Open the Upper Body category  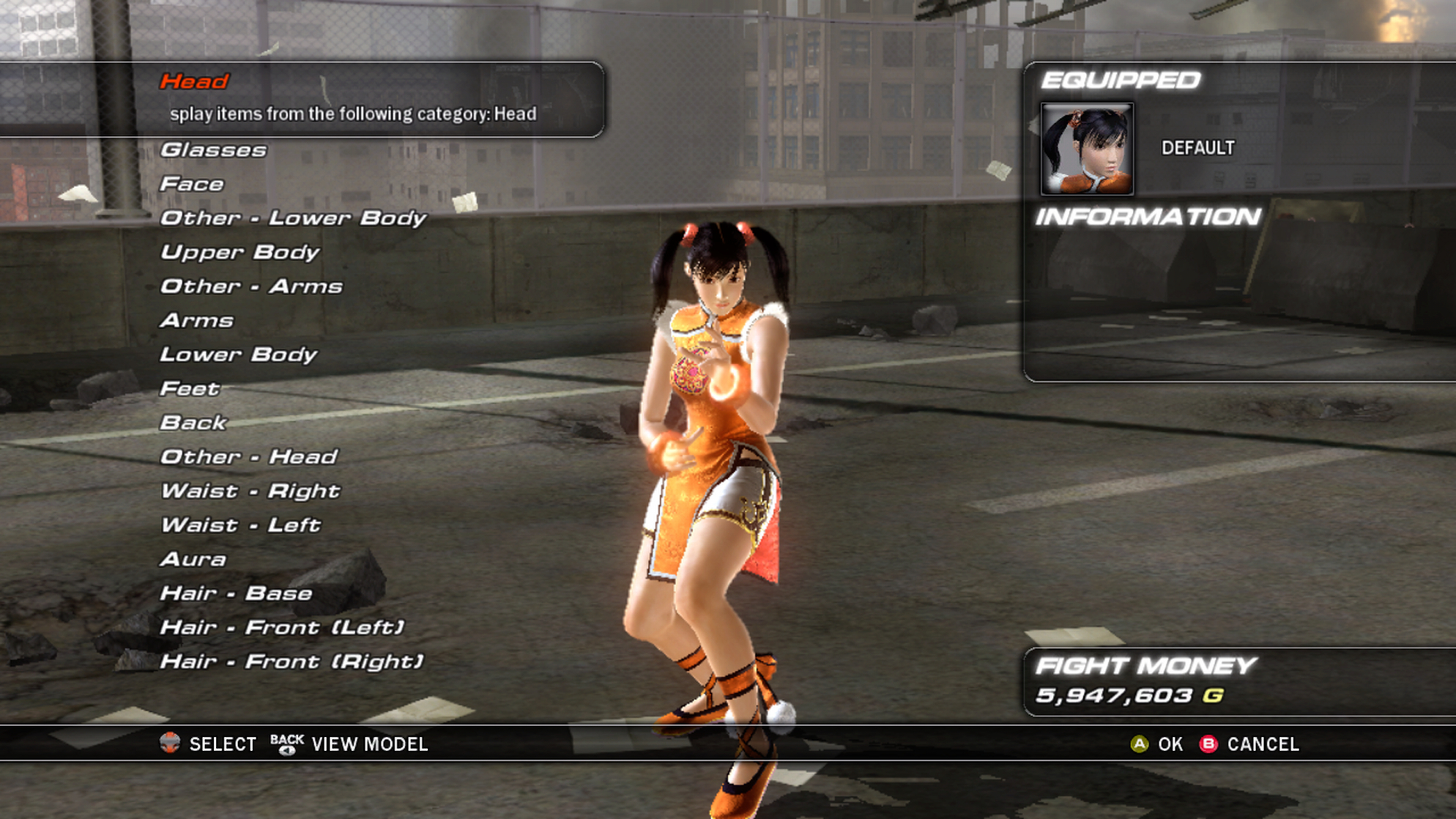coord(239,253)
